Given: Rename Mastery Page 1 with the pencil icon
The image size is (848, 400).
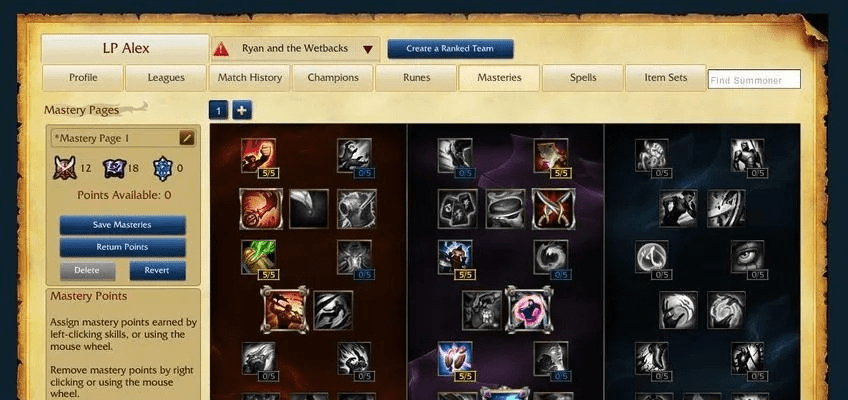Looking at the screenshot, I should (186, 138).
